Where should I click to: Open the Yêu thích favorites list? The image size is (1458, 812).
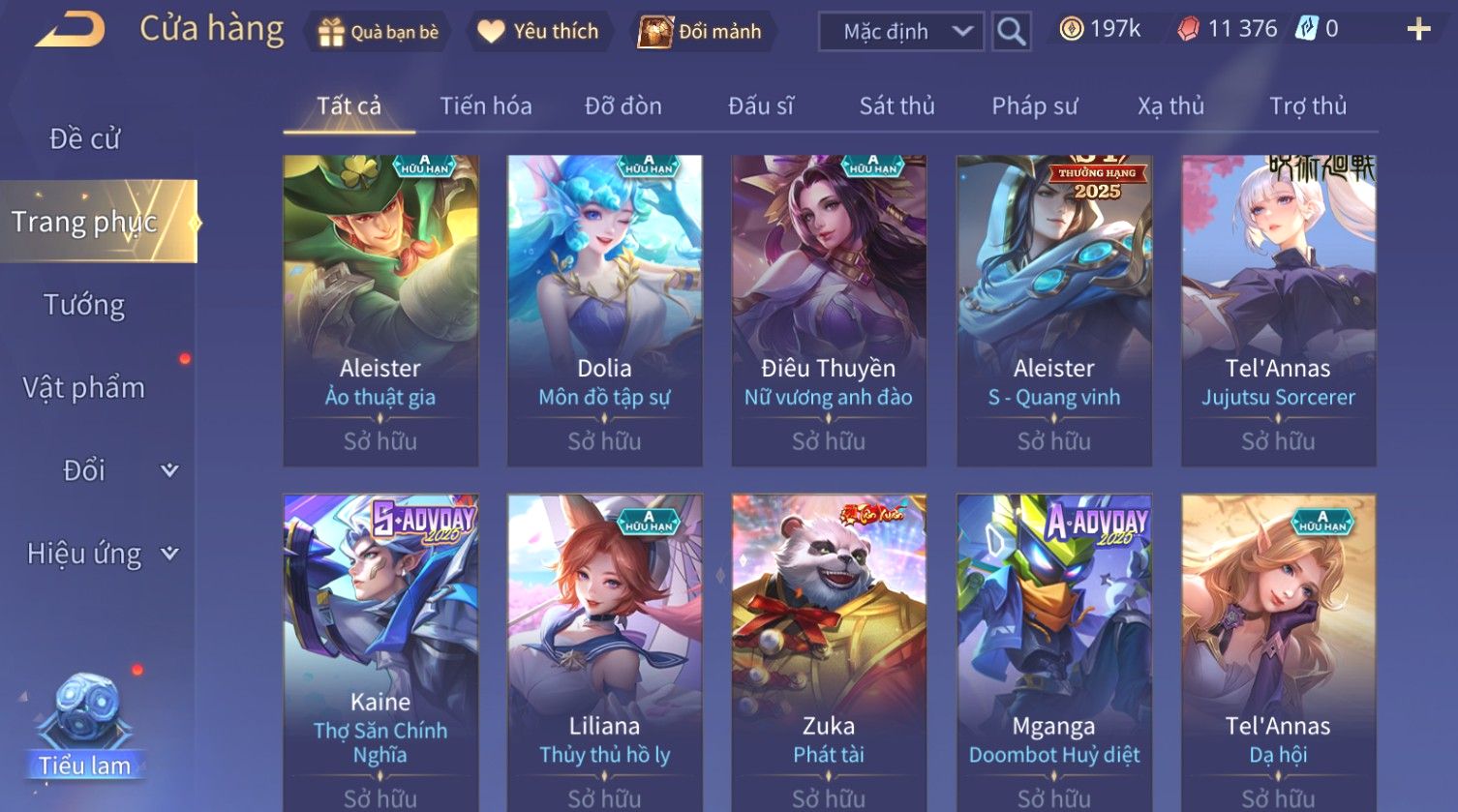click(x=538, y=32)
